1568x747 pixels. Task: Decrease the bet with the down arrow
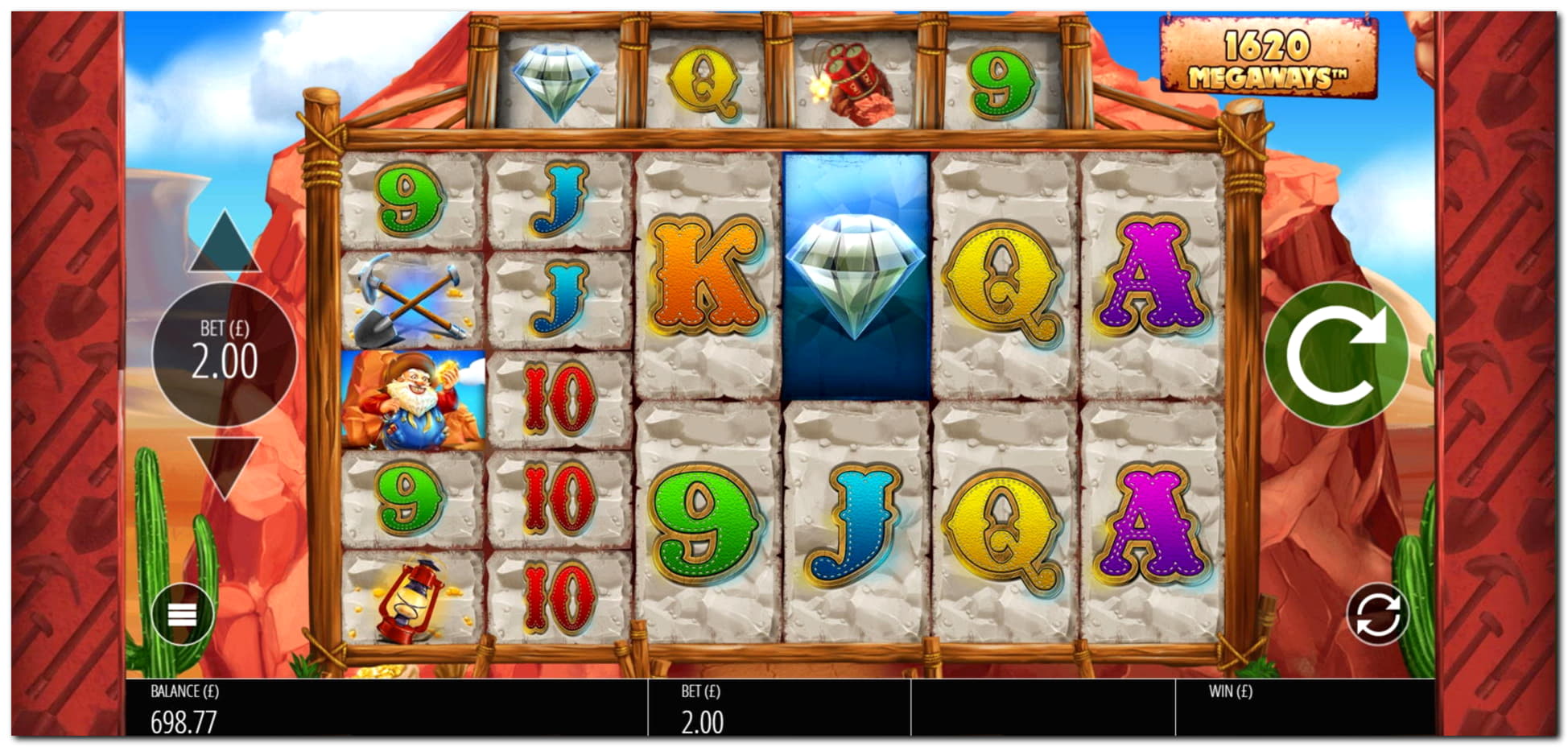[x=224, y=464]
